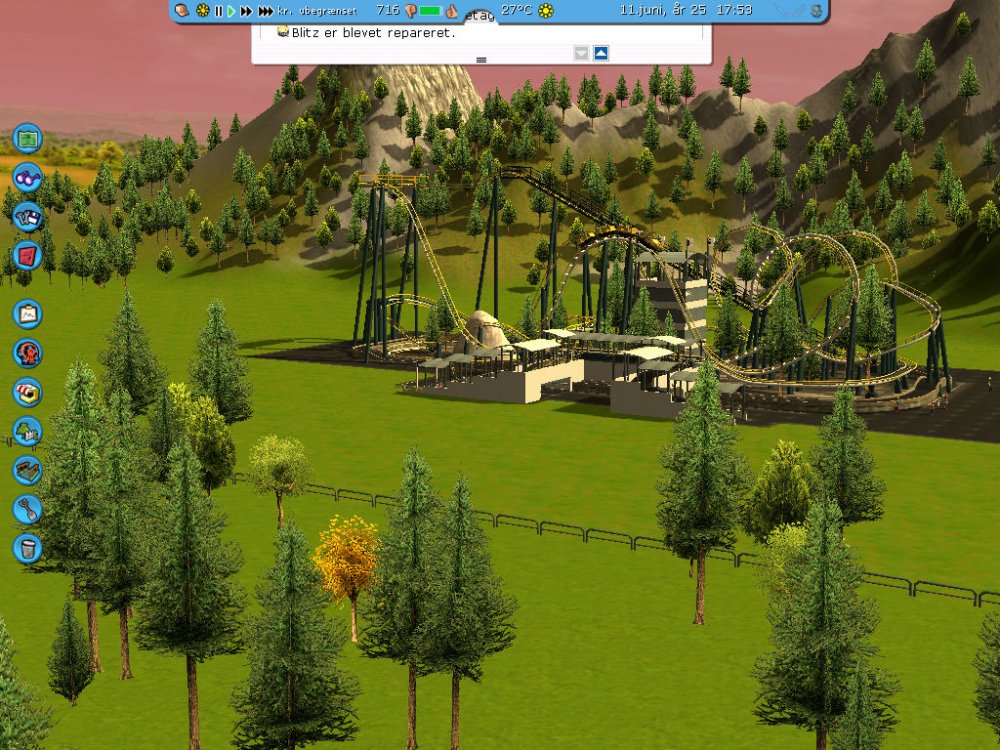Screen dimensions: 1000x750
Task: Click the grey down arrow in message panel
Action: coord(581,53)
